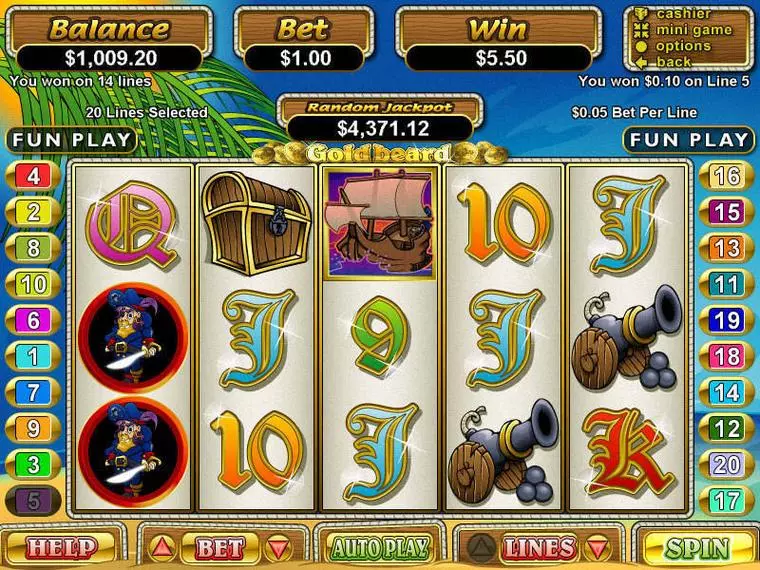Image resolution: width=760 pixels, height=570 pixels.
Task: Decrease the bet with the down arrow
Action: [x=276, y=548]
